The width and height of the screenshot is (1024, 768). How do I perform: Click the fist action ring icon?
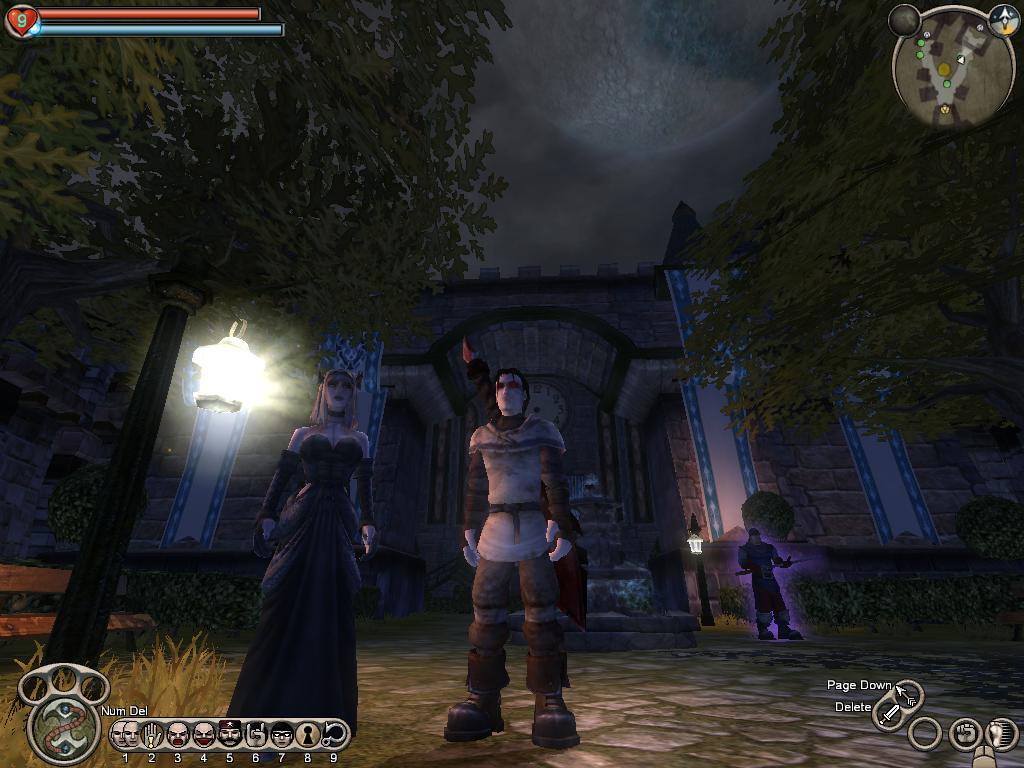pyautogui.click(x=964, y=735)
